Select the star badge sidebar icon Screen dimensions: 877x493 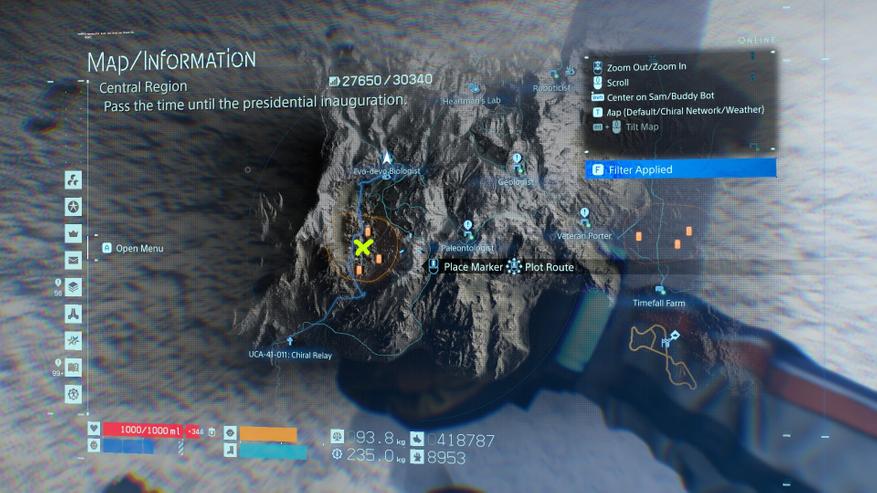[x=73, y=207]
